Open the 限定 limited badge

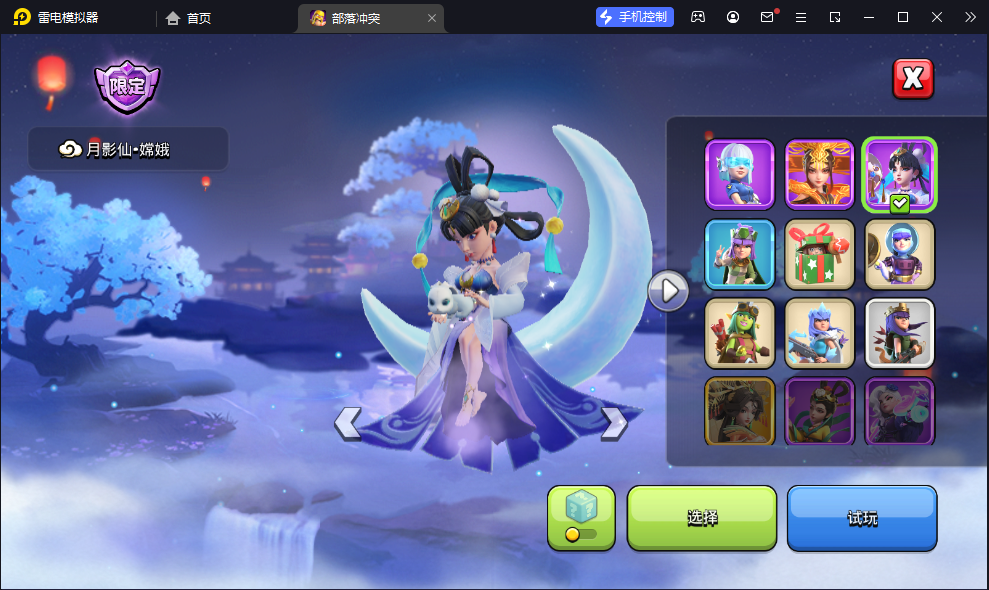127,87
